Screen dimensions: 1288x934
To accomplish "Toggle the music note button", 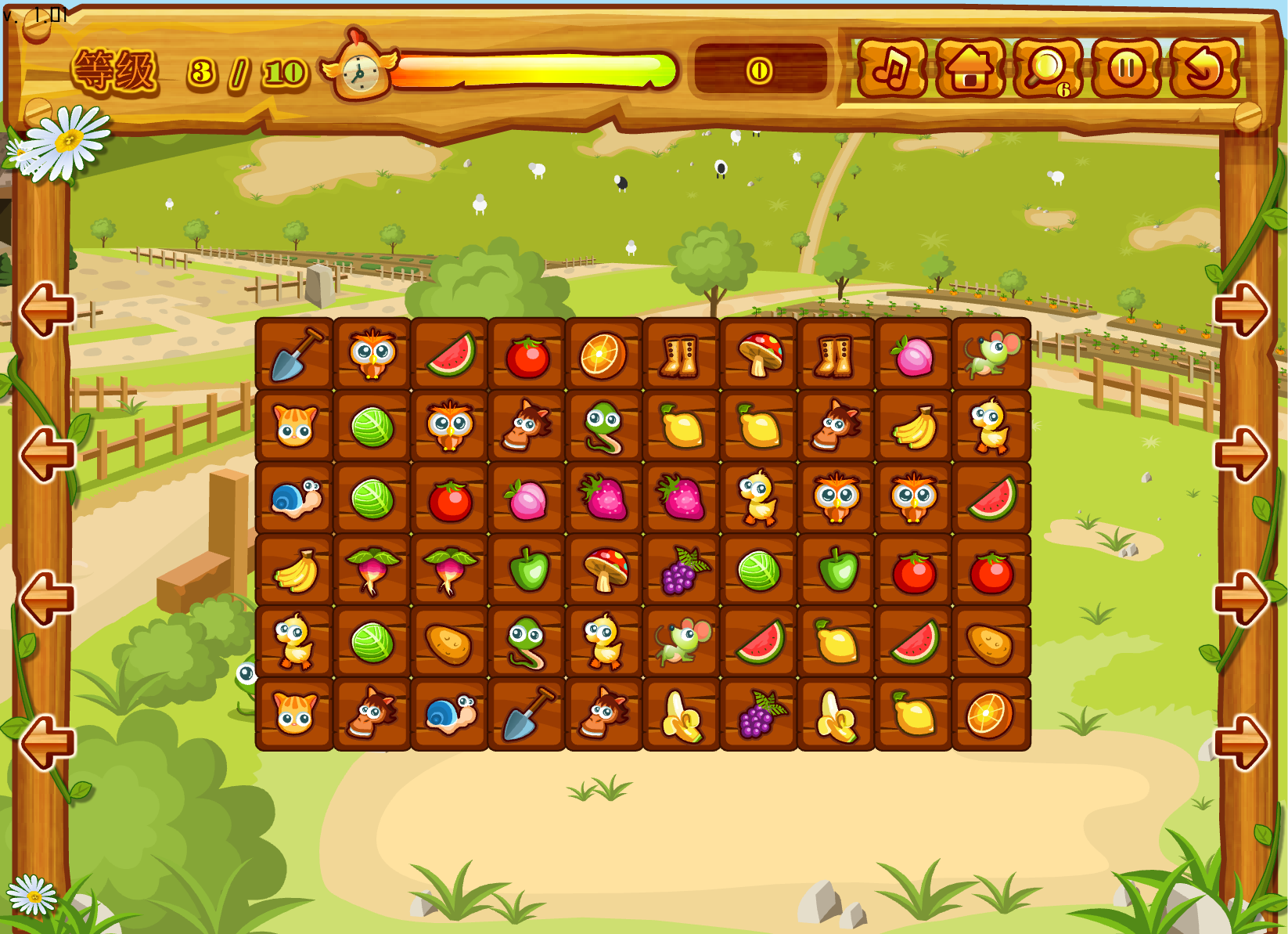I will 891,69.
